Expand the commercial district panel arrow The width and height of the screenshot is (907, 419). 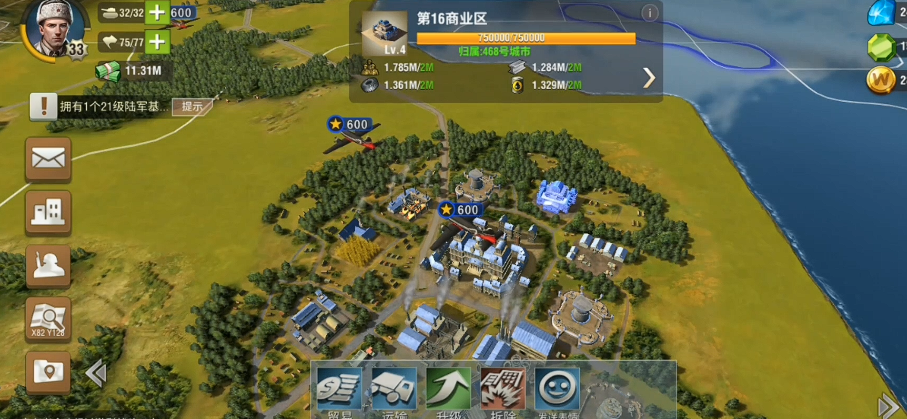point(649,77)
